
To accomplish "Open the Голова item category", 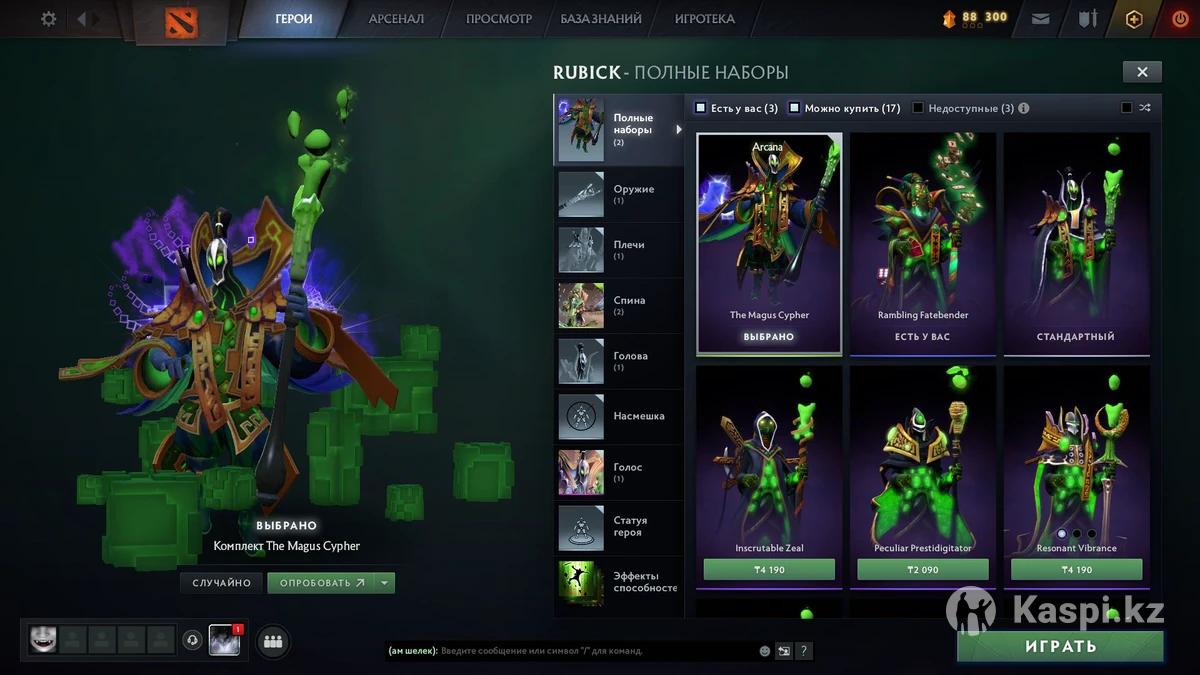I will pyautogui.click(x=618, y=361).
